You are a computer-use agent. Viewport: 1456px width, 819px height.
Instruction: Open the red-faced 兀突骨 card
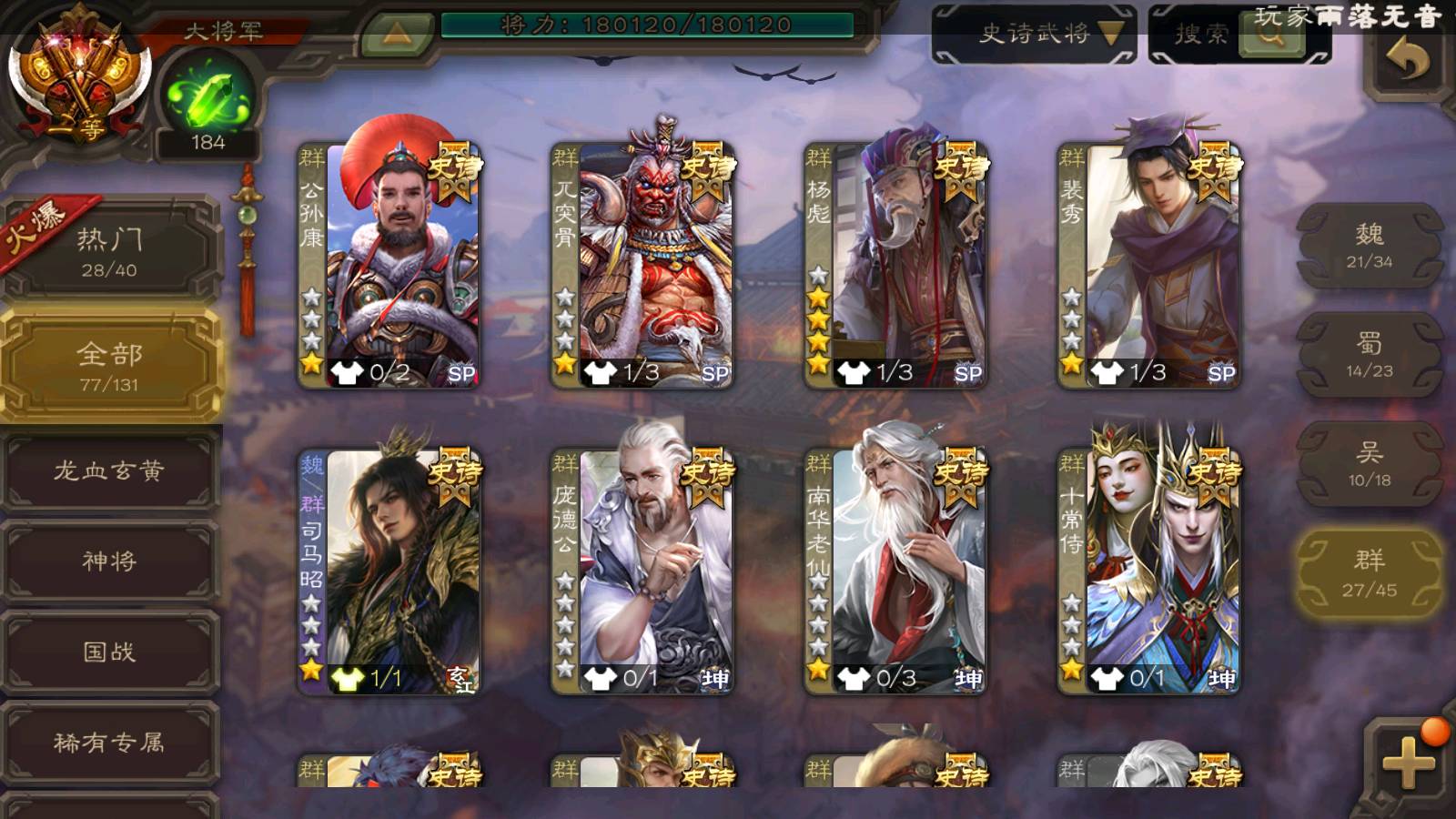point(643,265)
